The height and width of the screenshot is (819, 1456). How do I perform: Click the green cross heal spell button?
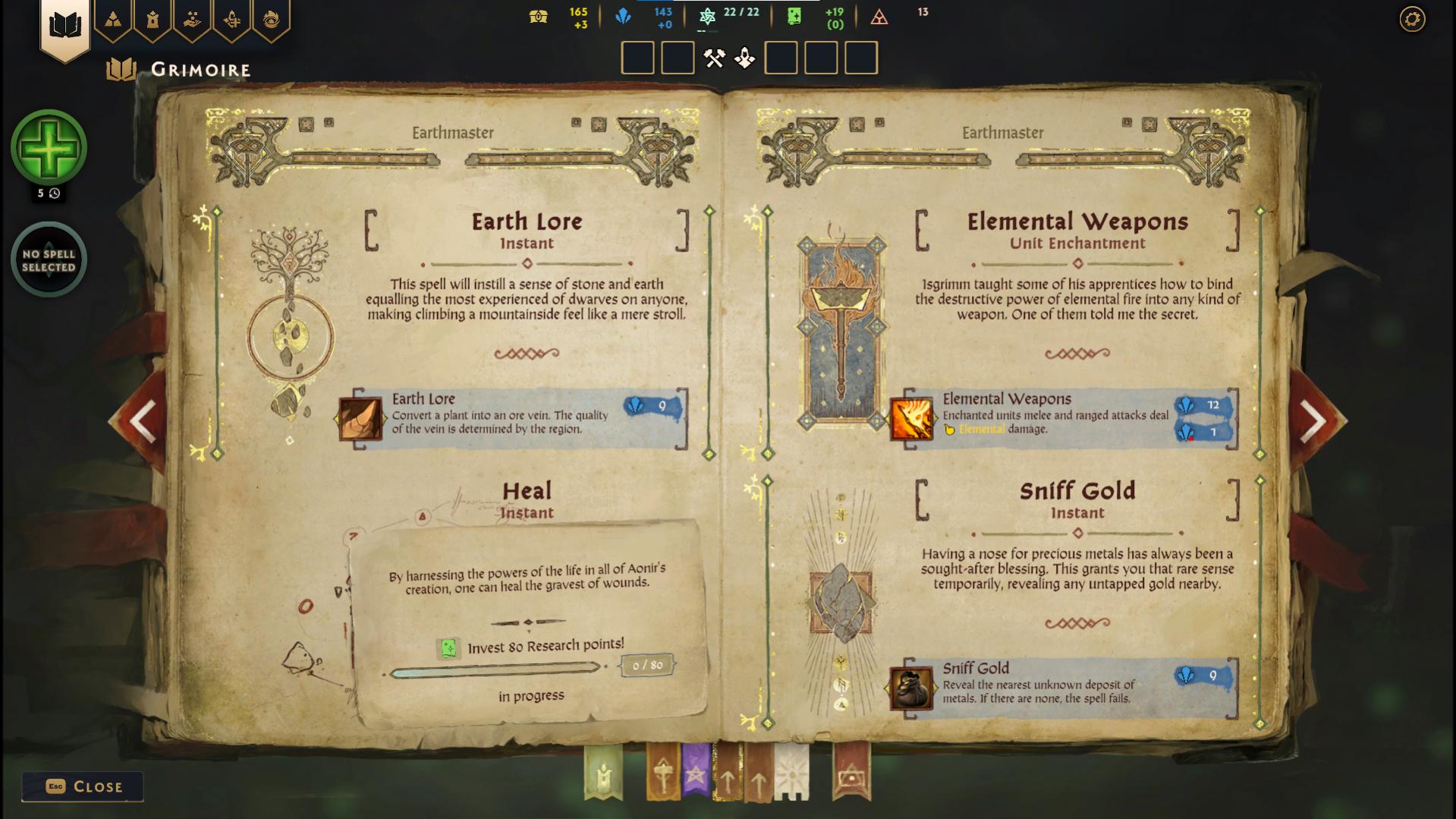click(49, 148)
